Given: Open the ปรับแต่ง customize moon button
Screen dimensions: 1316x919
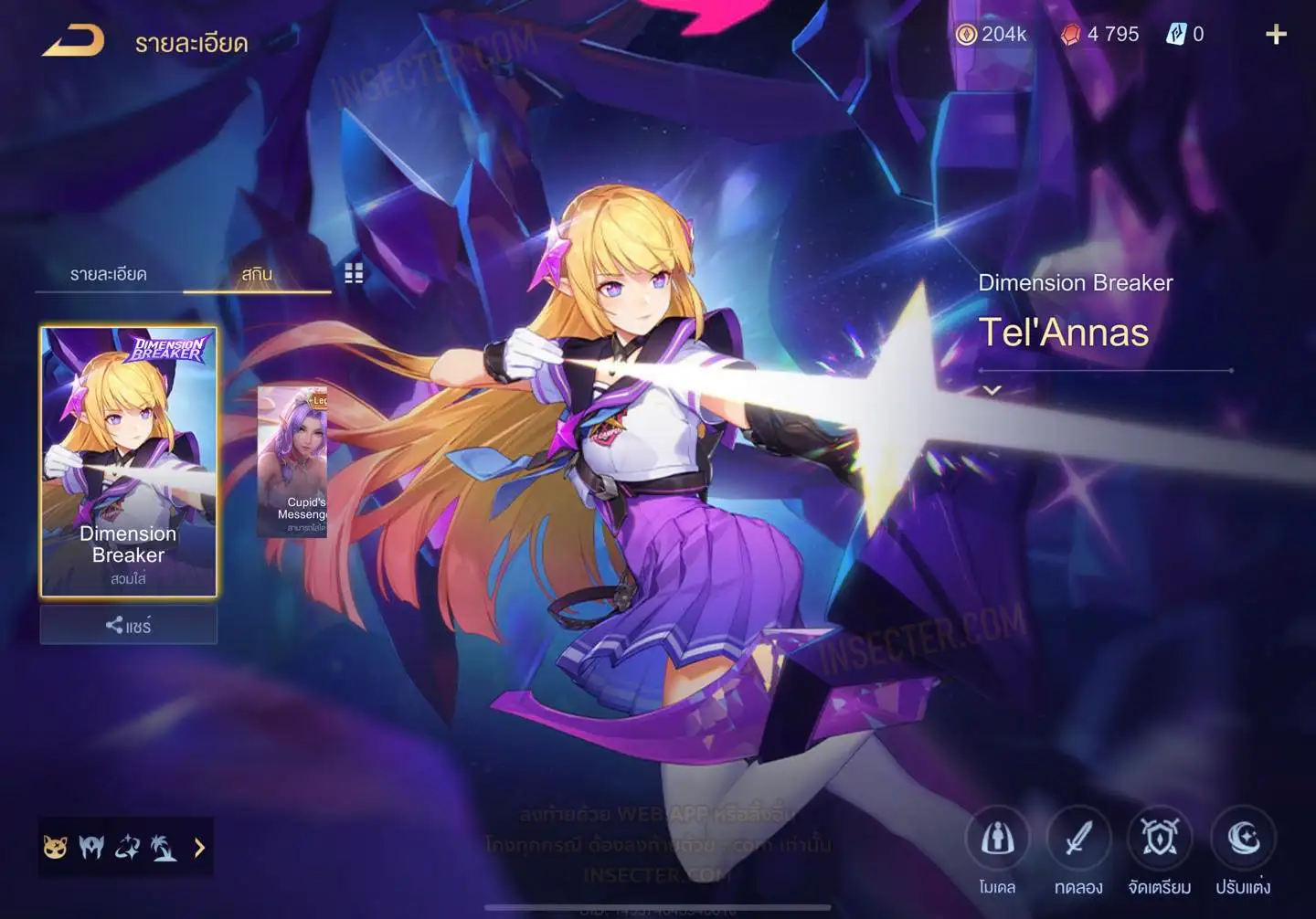Looking at the screenshot, I should [x=1242, y=839].
